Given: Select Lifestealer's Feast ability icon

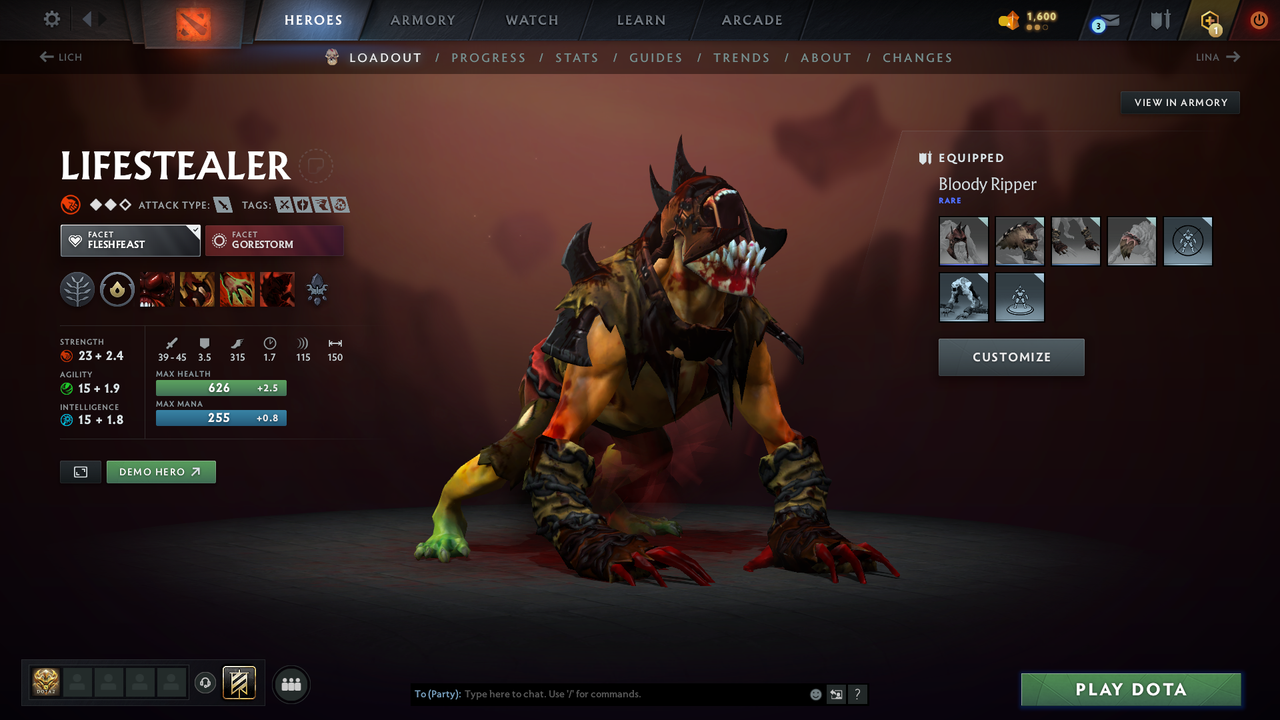Looking at the screenshot, I should tap(197, 290).
